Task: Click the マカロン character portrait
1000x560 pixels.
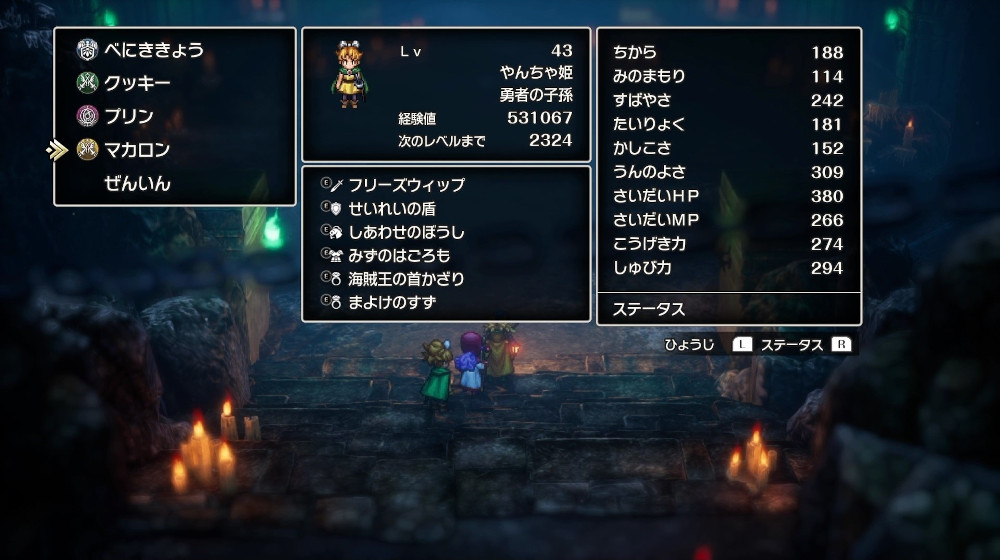Action: pyautogui.click(x=349, y=75)
